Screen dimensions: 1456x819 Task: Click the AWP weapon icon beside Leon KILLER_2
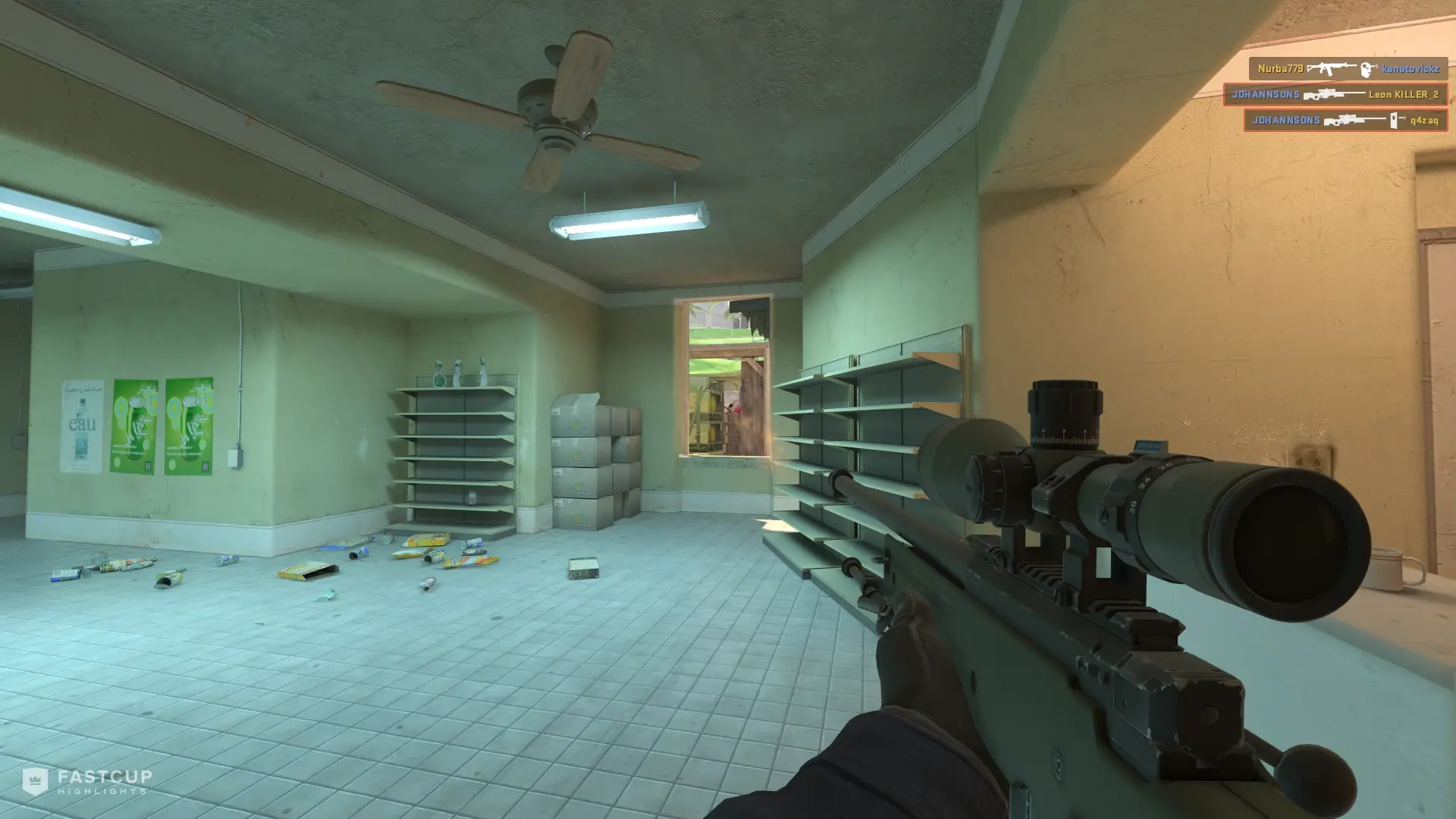[1329, 94]
